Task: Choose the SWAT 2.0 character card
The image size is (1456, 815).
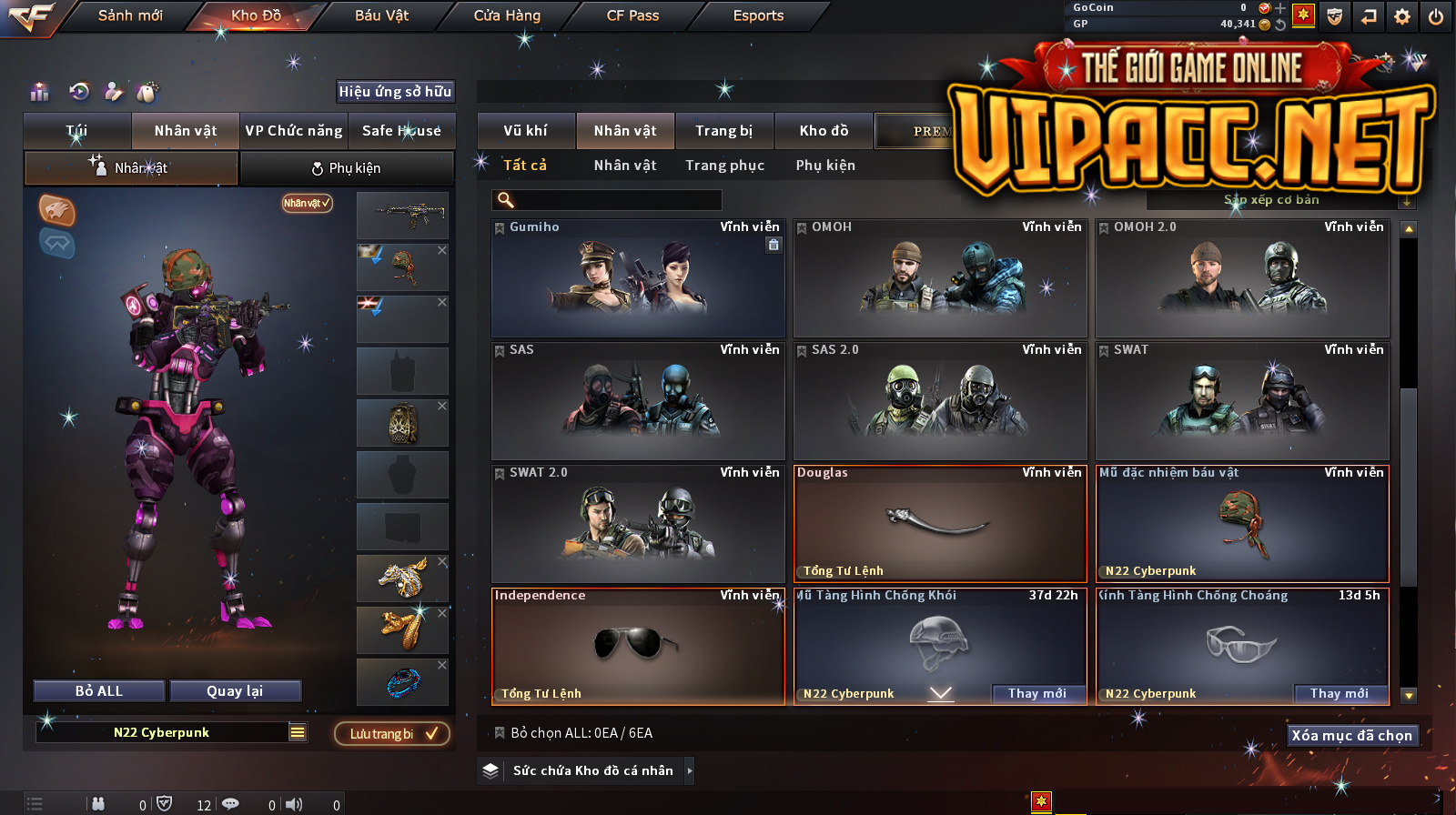Action: [638, 524]
